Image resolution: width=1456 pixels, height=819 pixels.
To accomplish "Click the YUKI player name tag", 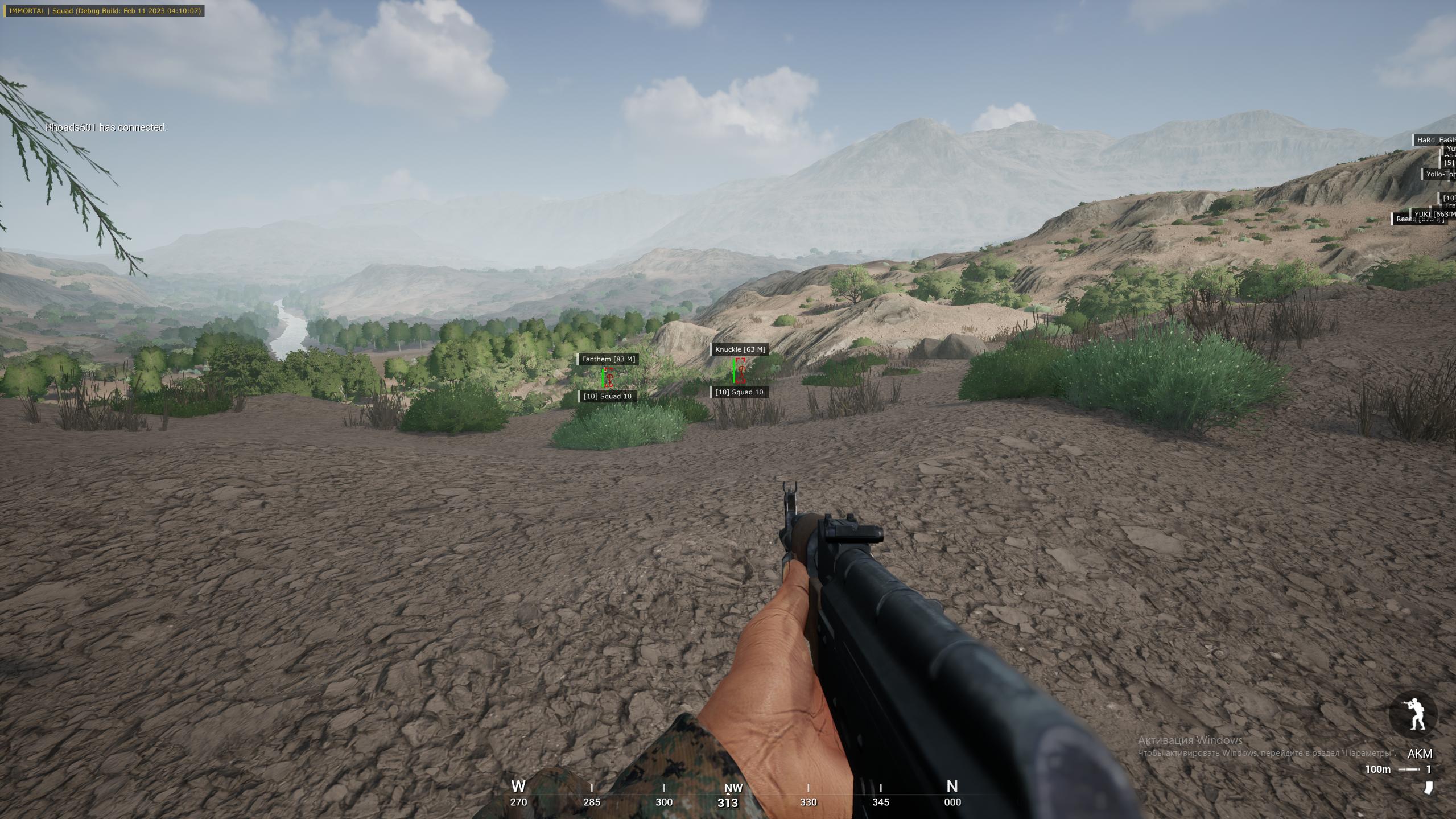I will coord(1434,214).
